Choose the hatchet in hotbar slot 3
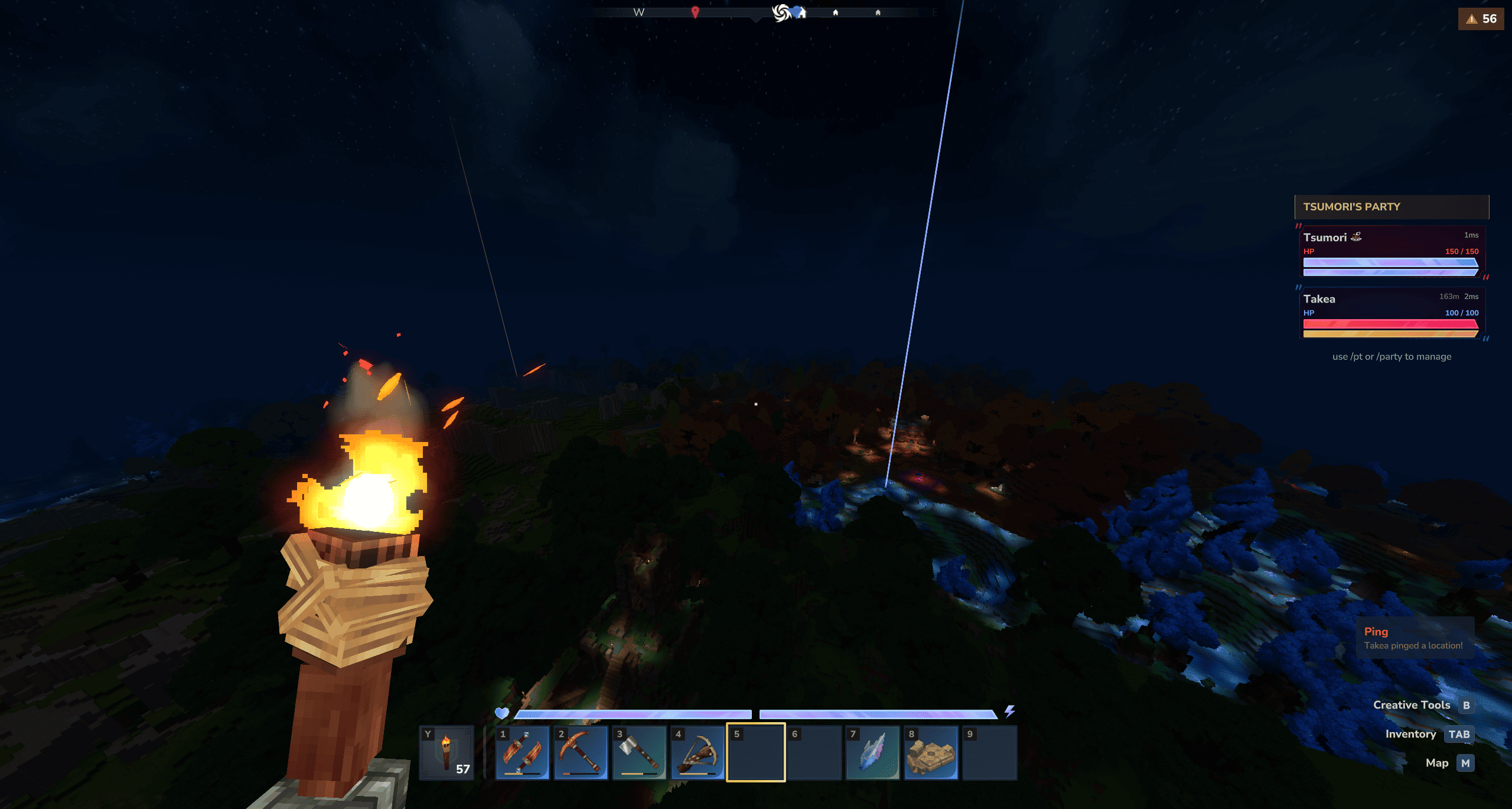This screenshot has width=1512, height=809. pos(639,753)
